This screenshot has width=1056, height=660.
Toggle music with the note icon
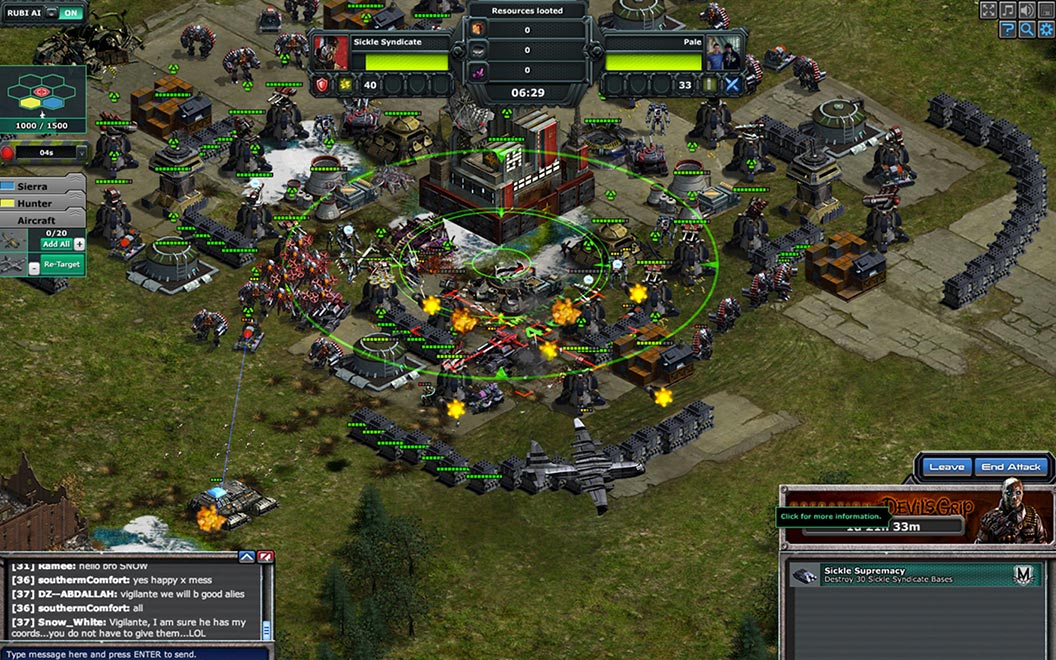1008,10
